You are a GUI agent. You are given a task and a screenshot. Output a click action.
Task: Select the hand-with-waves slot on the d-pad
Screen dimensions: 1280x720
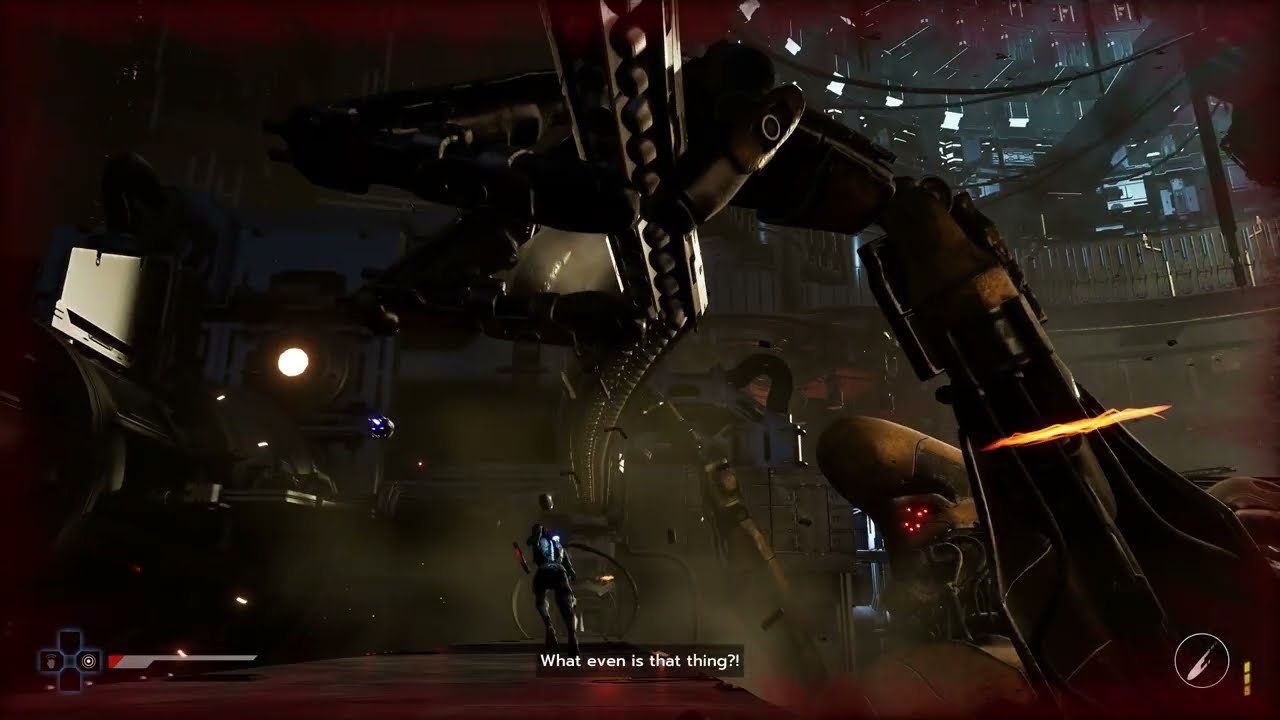(x=51, y=660)
